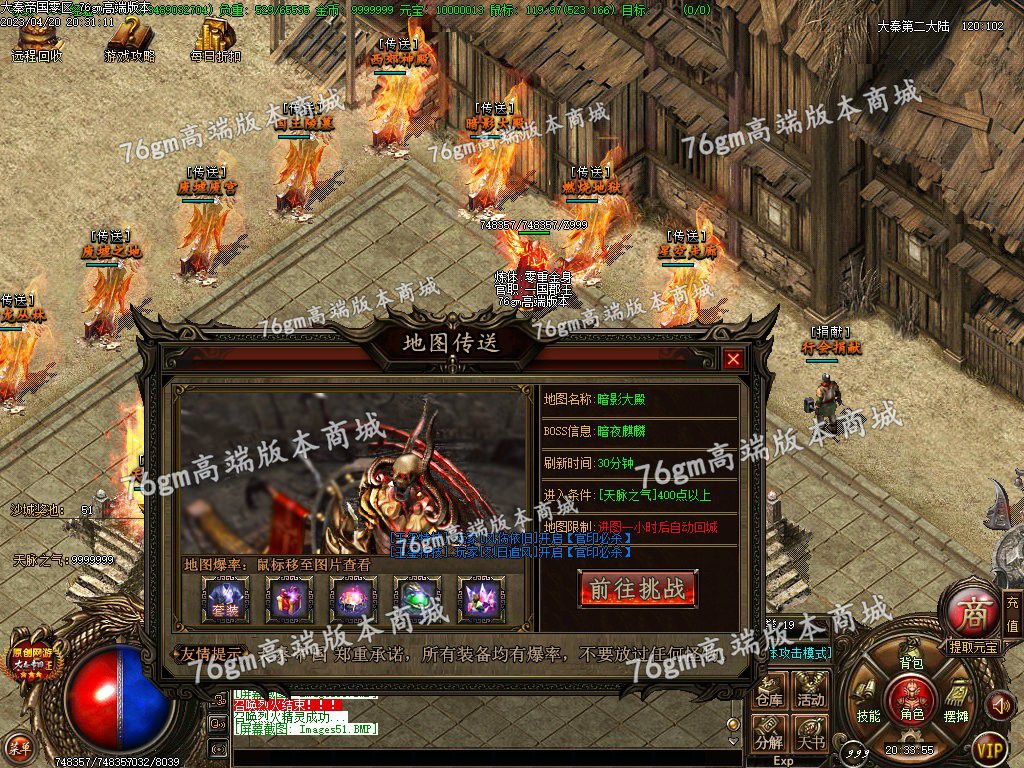
Task: Select the purple crystal drop icon
Action: click(481, 599)
